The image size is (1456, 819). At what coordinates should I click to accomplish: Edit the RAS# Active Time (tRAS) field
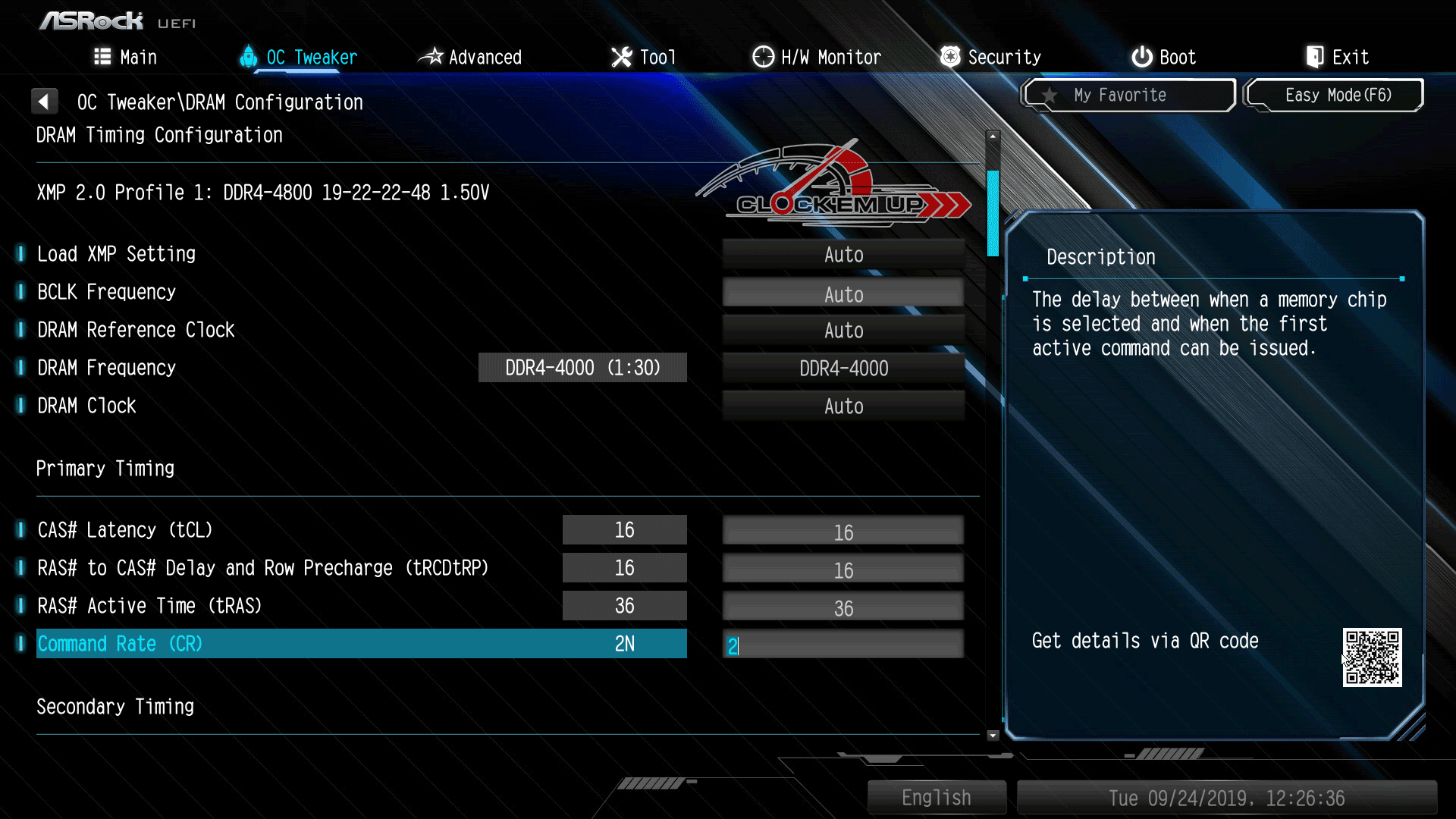843,607
